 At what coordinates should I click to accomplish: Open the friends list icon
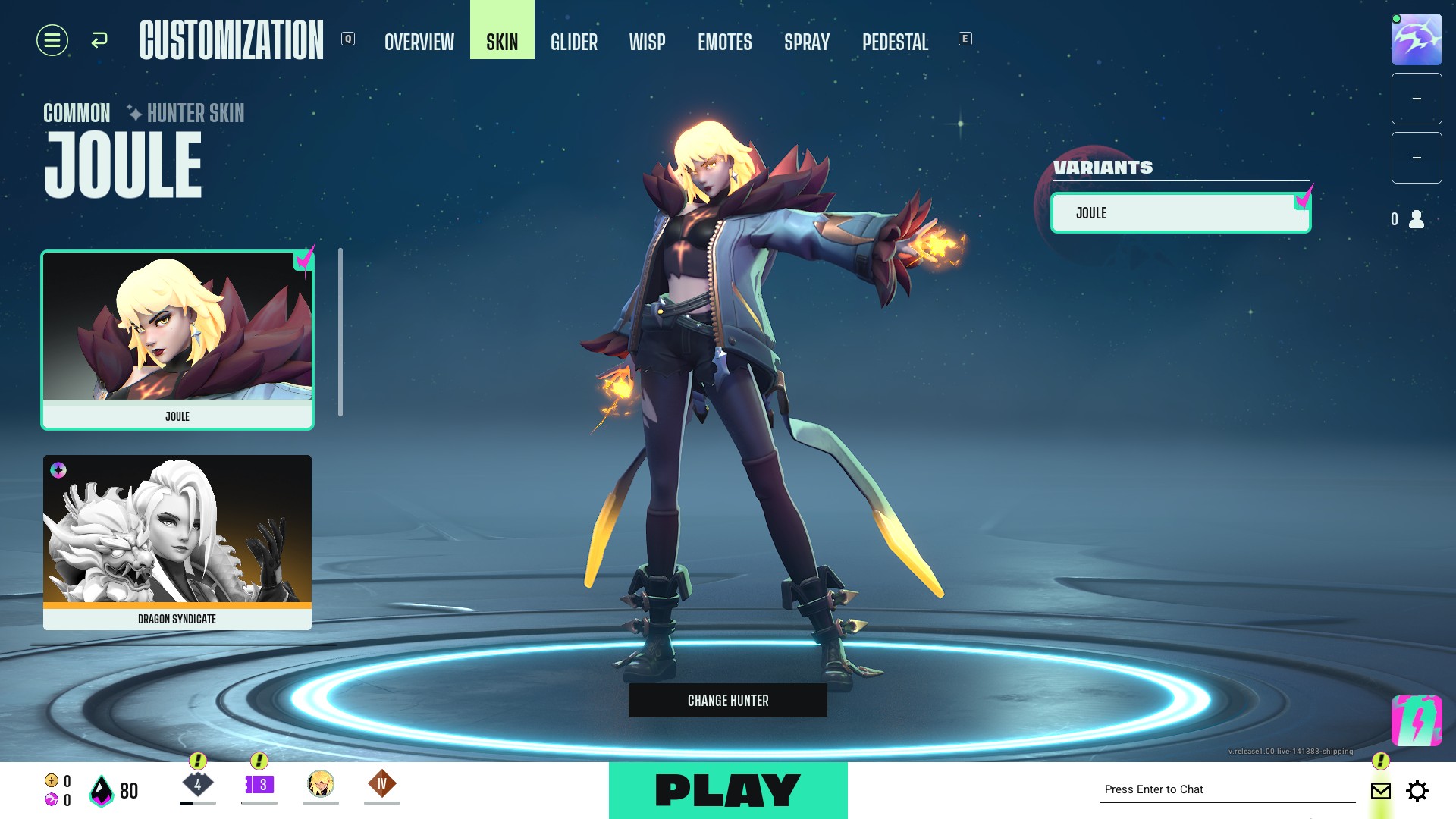coord(1416,219)
